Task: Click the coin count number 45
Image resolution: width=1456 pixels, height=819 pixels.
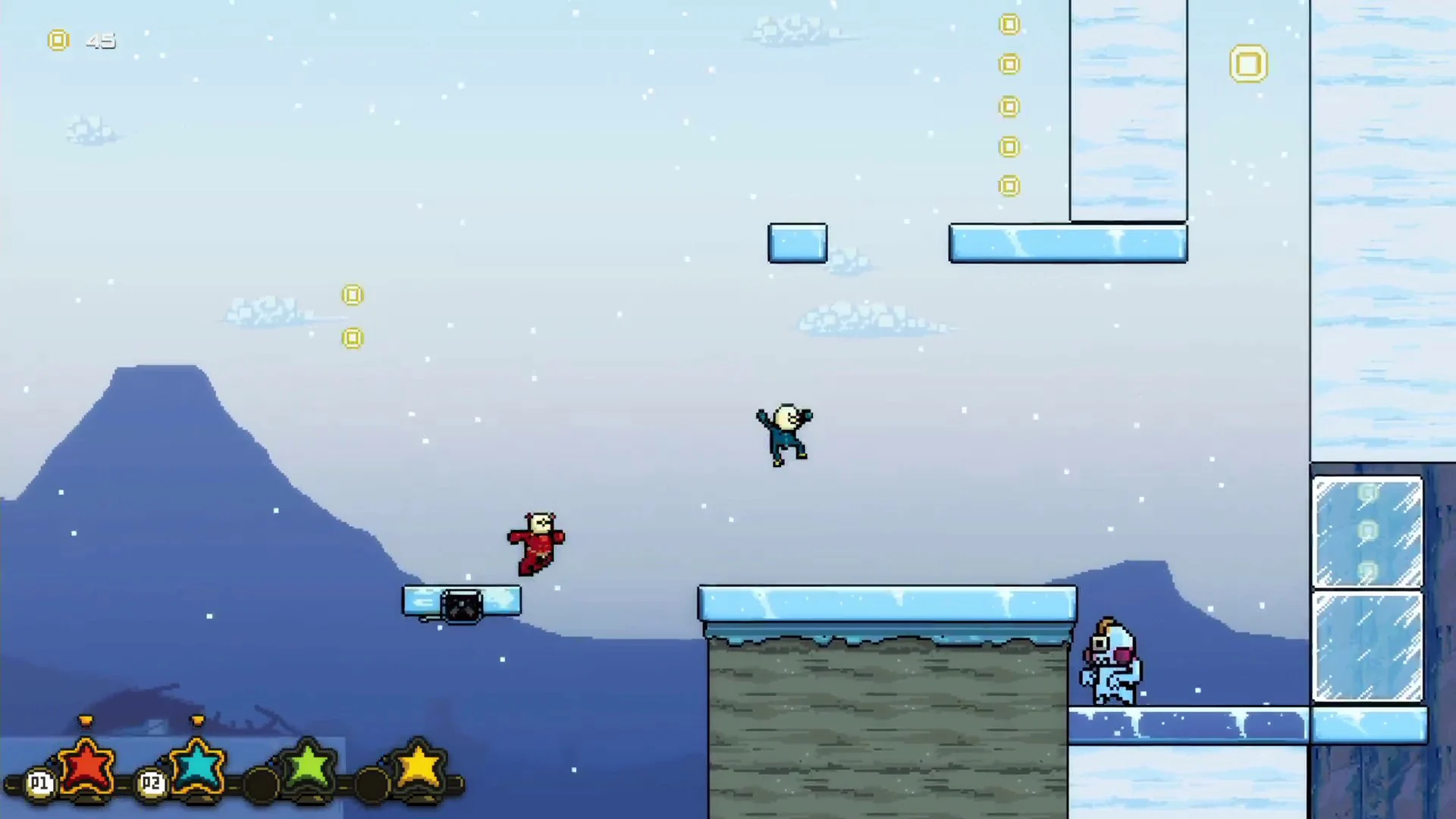Action: [101, 41]
